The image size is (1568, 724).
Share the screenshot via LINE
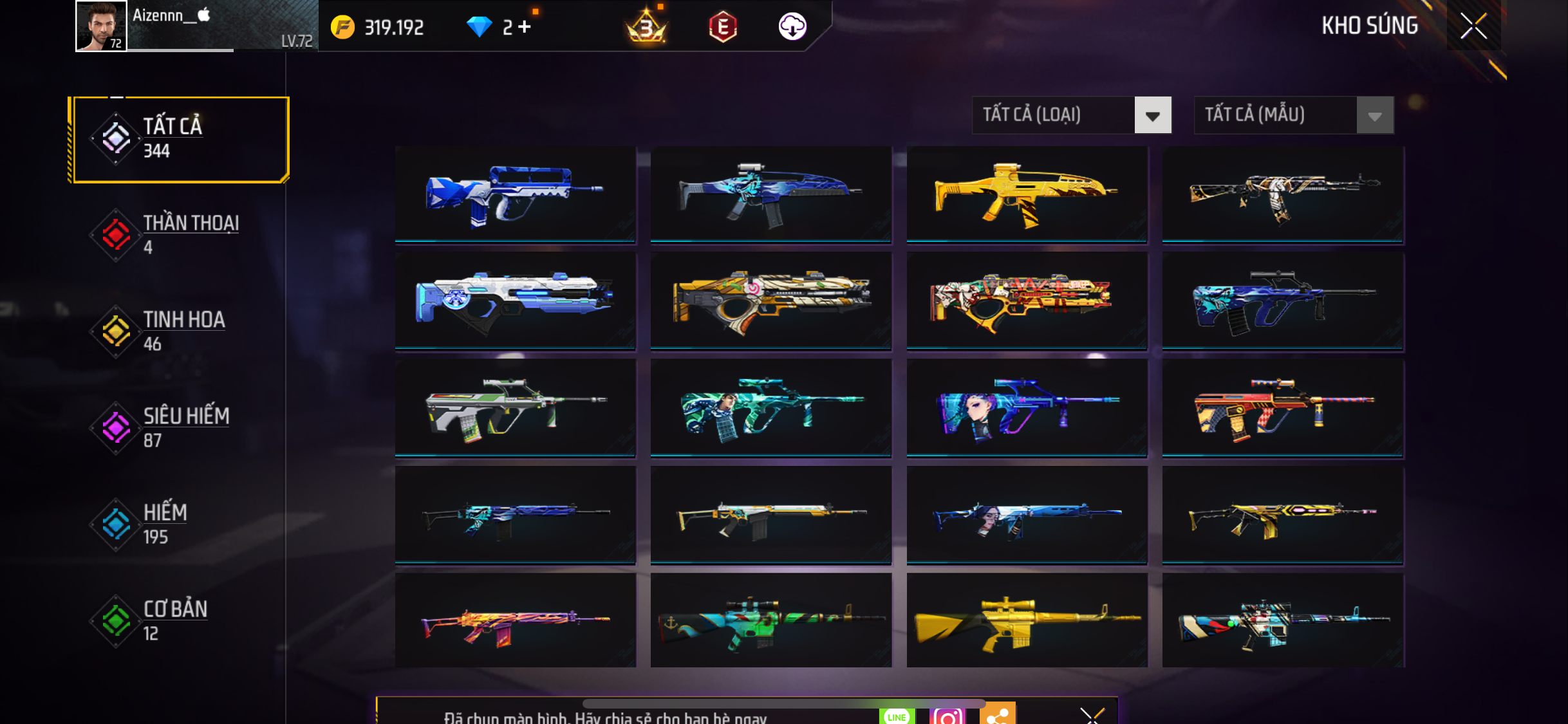click(x=897, y=716)
